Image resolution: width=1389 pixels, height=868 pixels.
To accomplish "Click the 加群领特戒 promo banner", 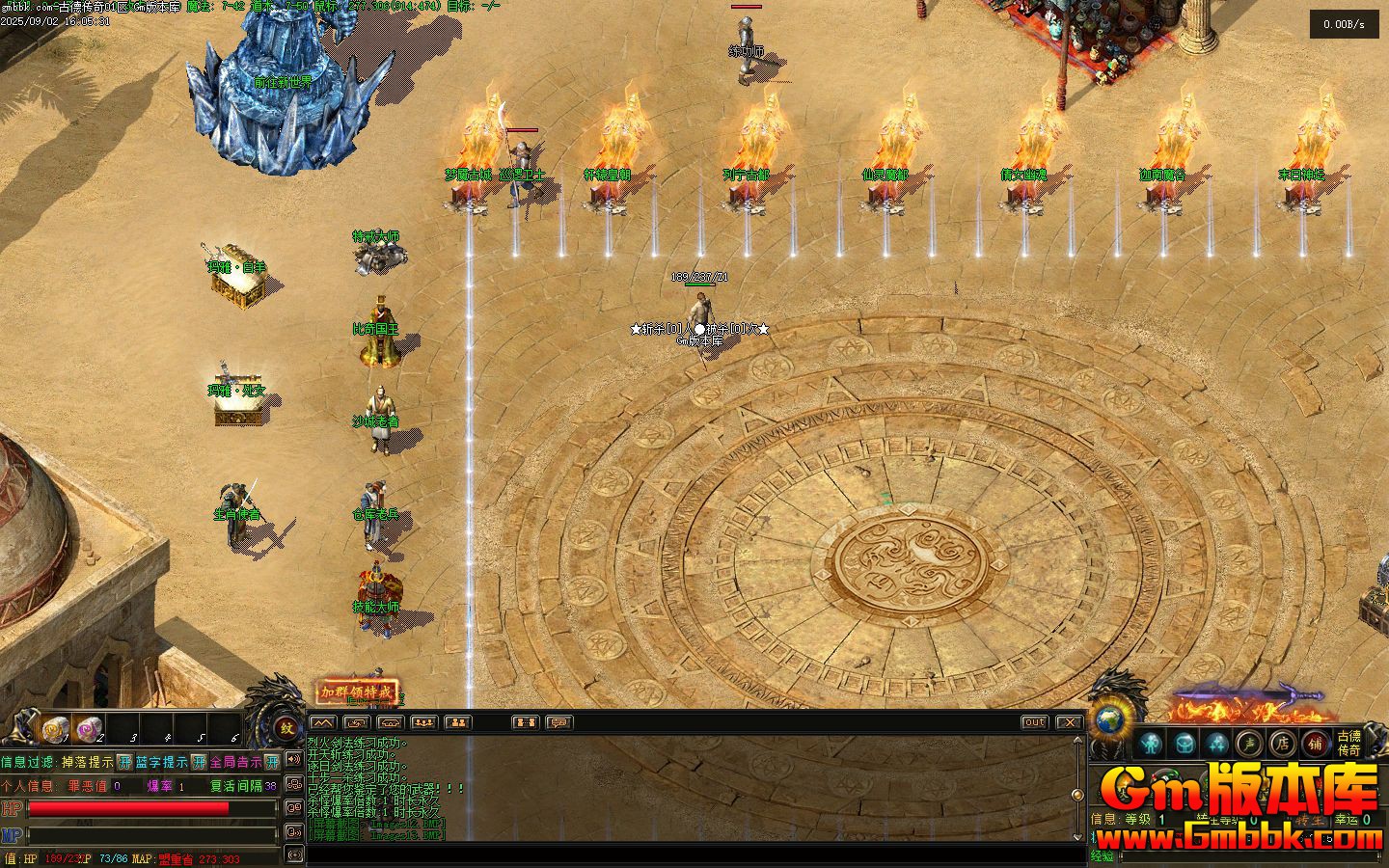I will point(358,692).
